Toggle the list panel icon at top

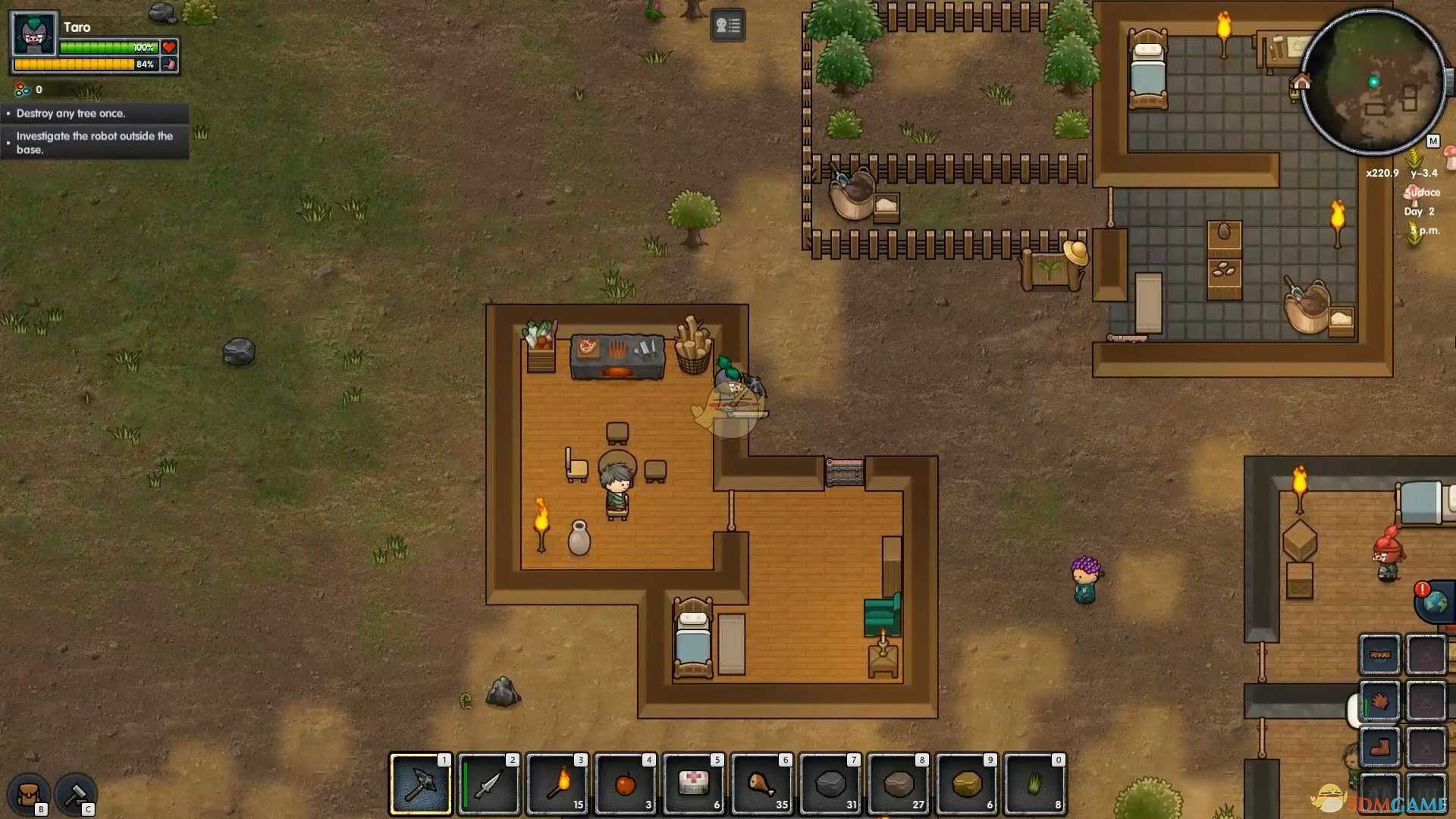[727, 25]
